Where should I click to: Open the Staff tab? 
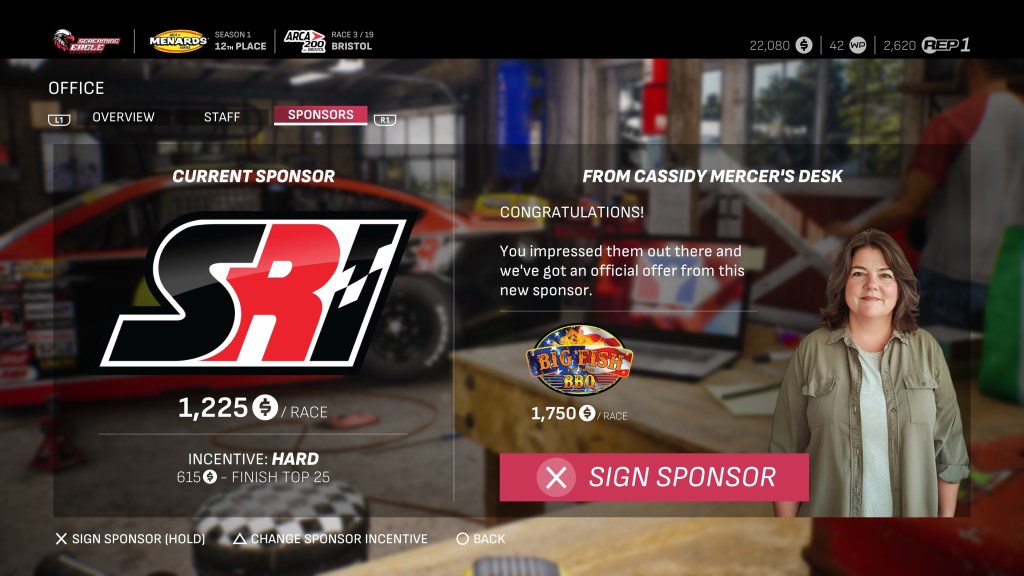point(222,117)
